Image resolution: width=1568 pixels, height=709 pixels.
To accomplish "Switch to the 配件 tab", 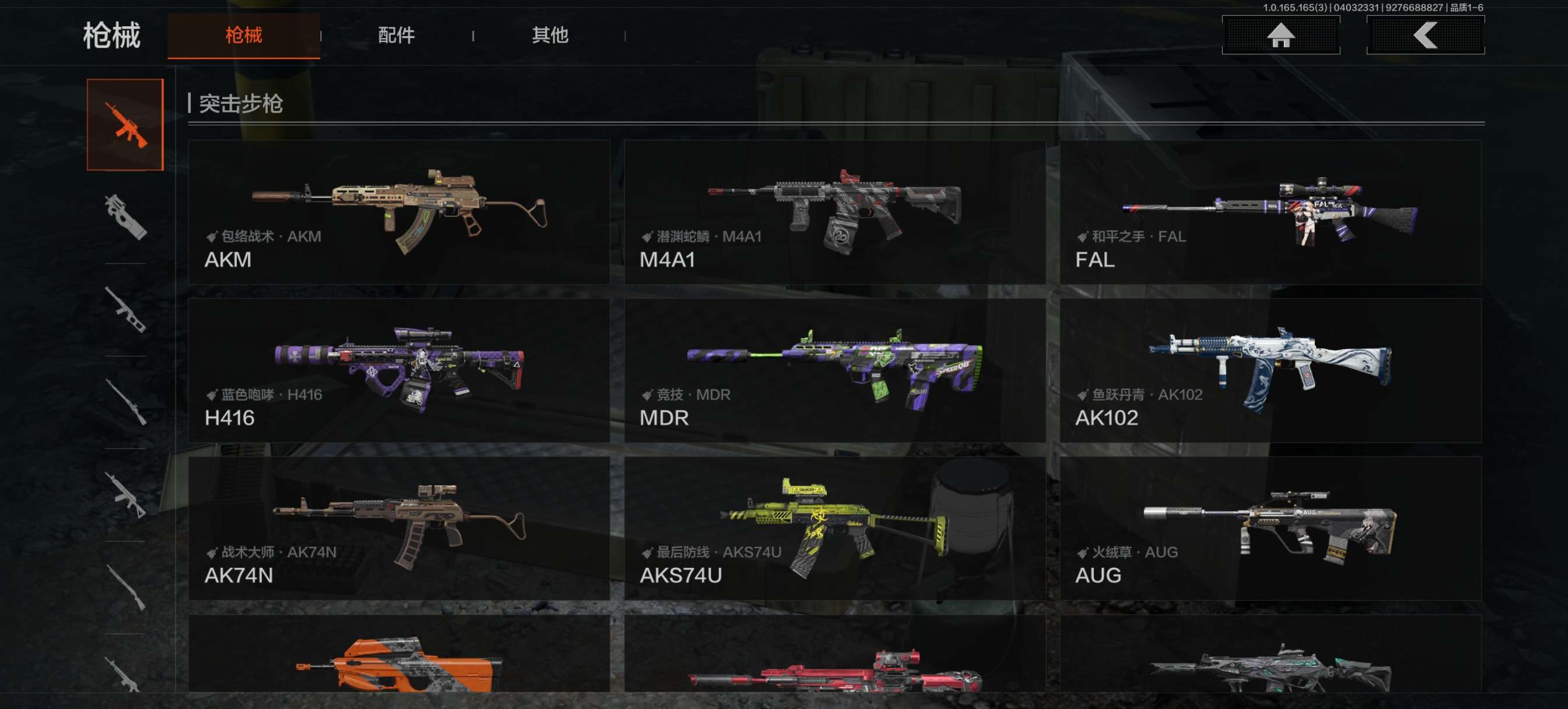I will 396,36.
